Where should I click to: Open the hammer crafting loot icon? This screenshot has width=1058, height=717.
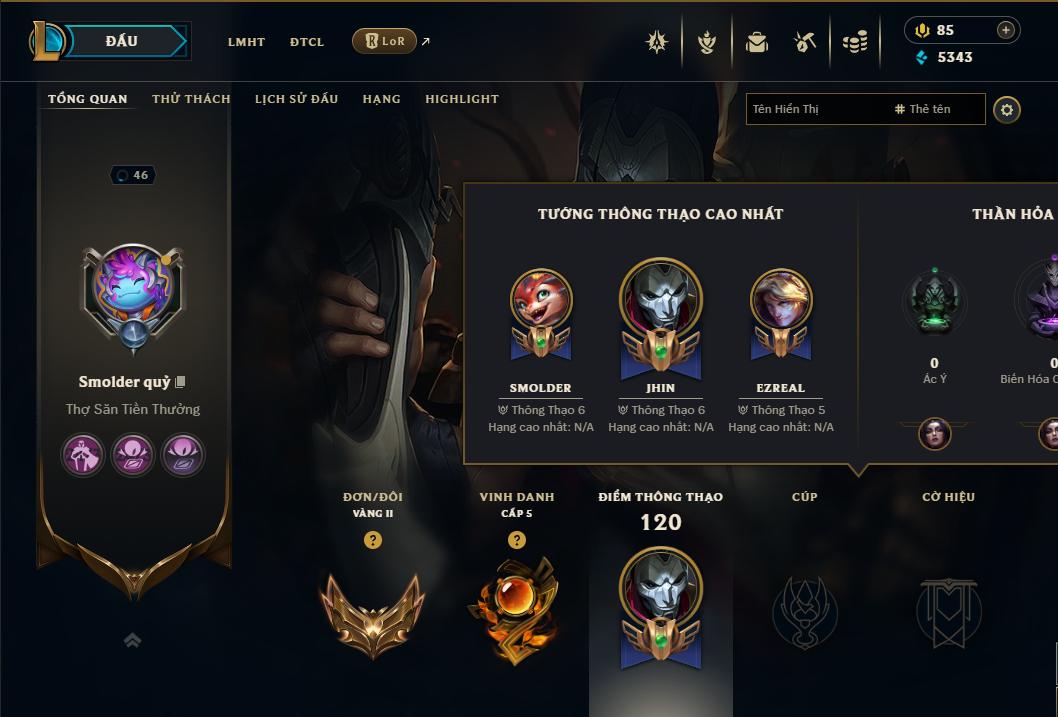805,42
